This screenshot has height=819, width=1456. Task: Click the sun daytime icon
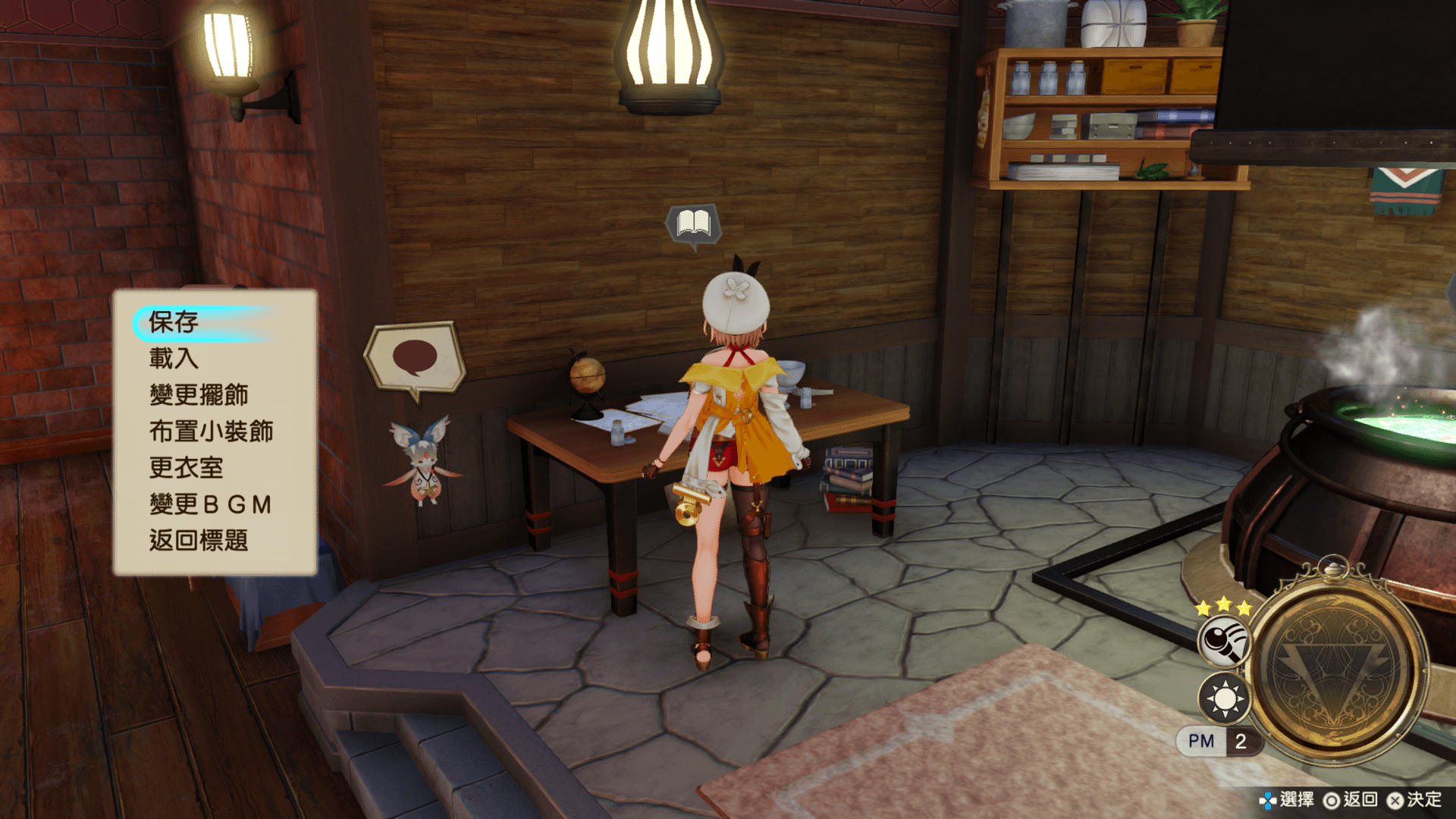pyautogui.click(x=1223, y=698)
